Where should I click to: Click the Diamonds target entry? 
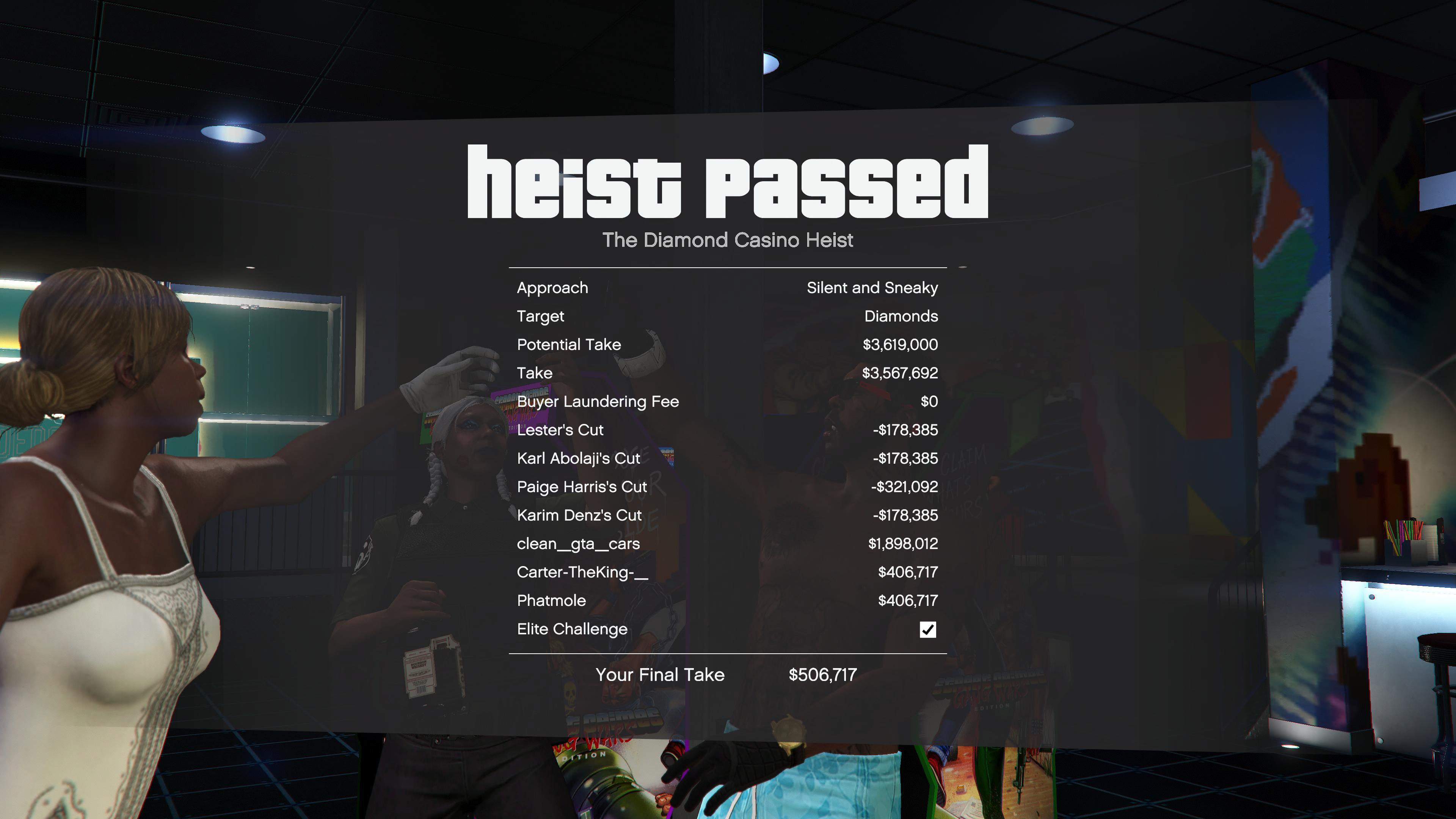(901, 316)
